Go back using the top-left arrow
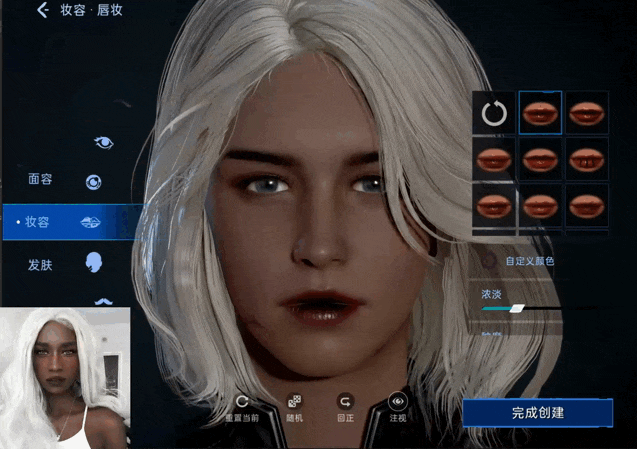 [43, 11]
